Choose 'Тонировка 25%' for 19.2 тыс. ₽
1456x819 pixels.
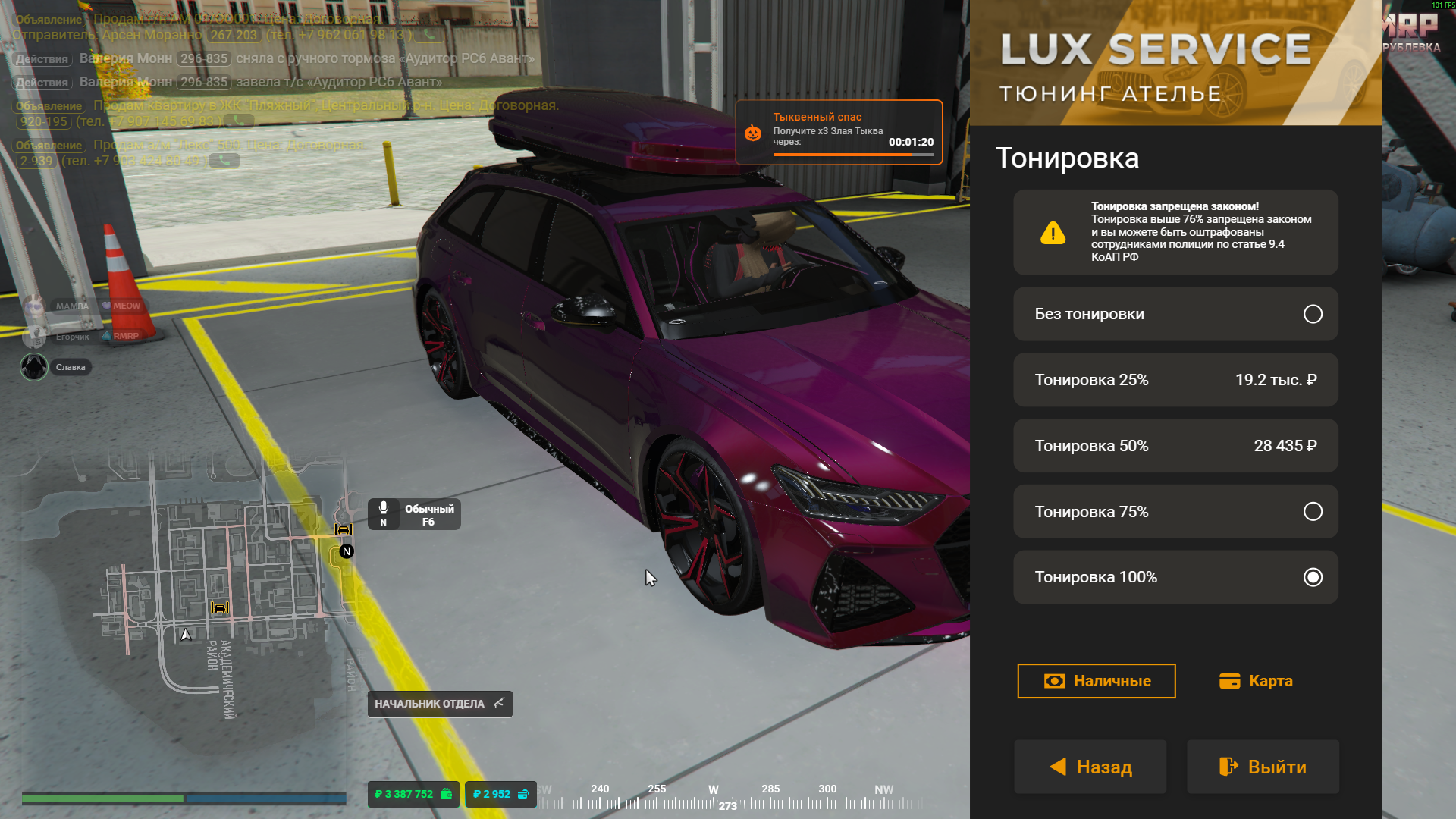click(x=1175, y=380)
